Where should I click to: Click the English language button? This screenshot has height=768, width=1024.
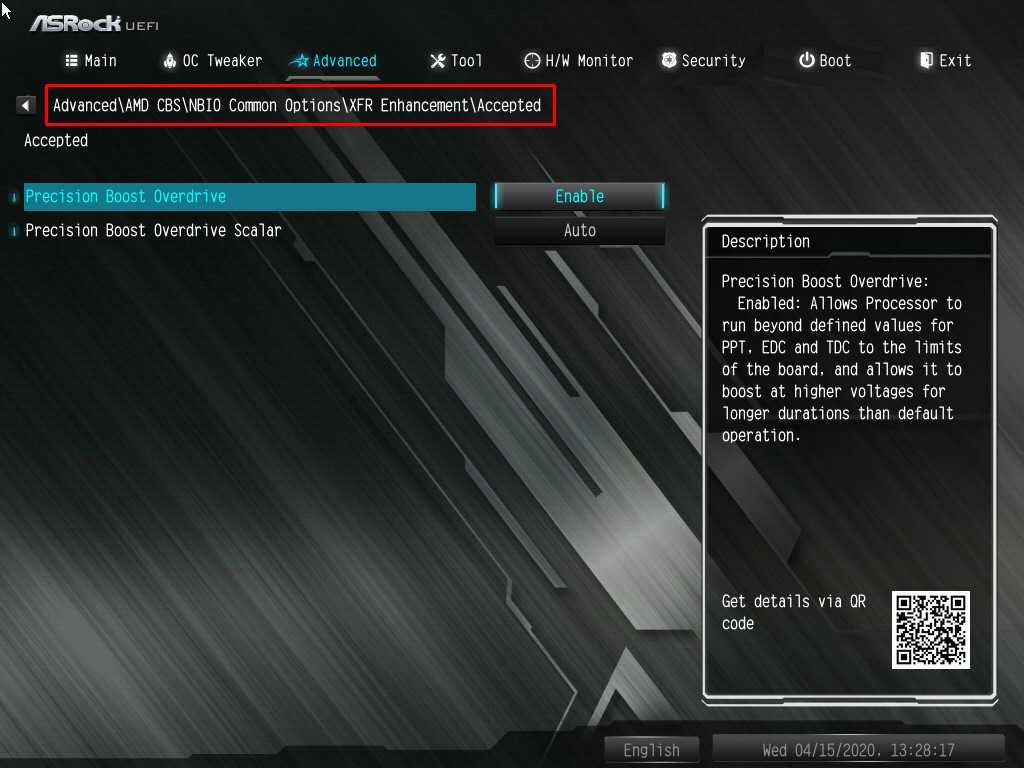652,750
